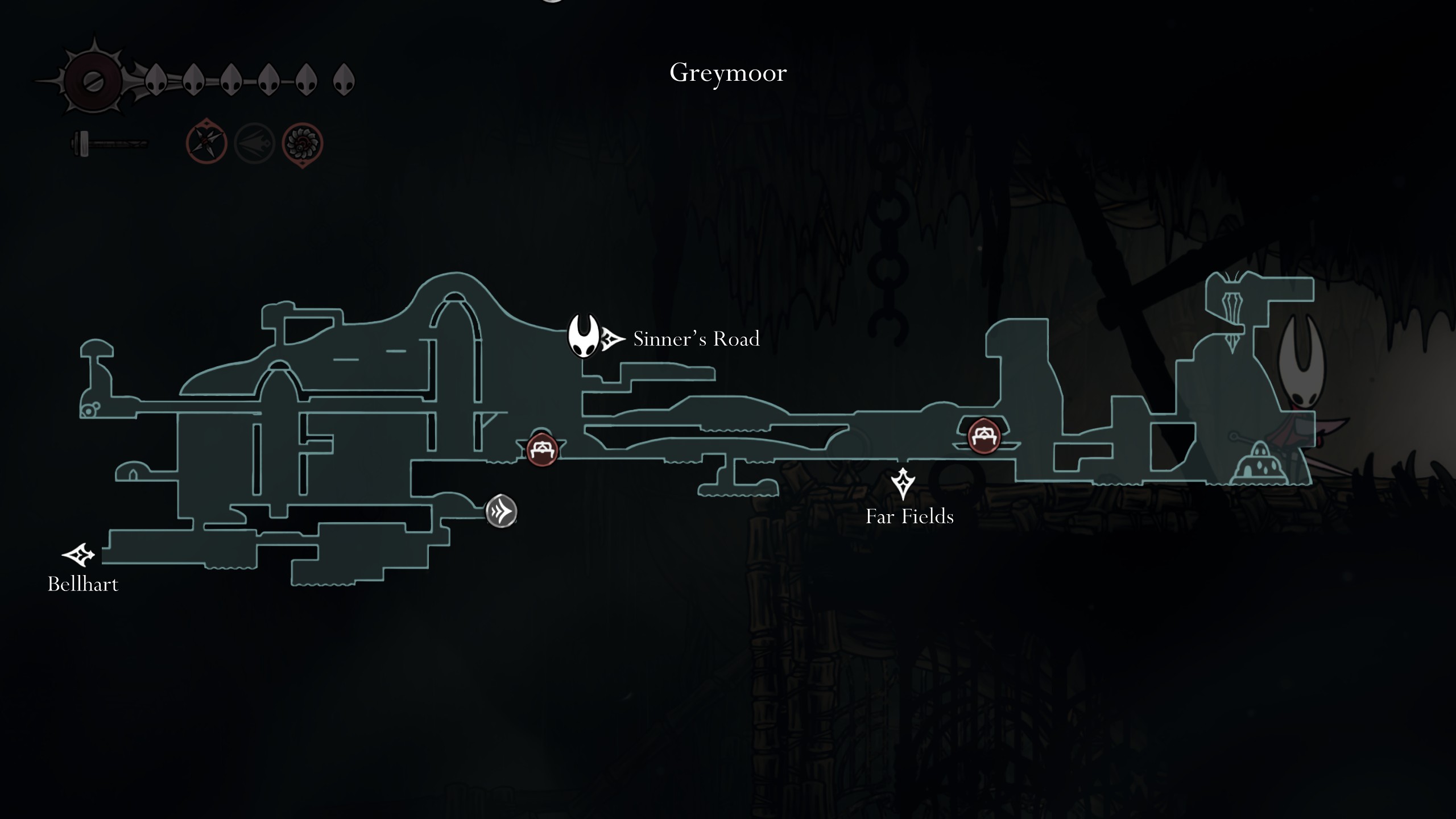
Task: Select the bench marker below Sinner's Road
Action: point(542,450)
